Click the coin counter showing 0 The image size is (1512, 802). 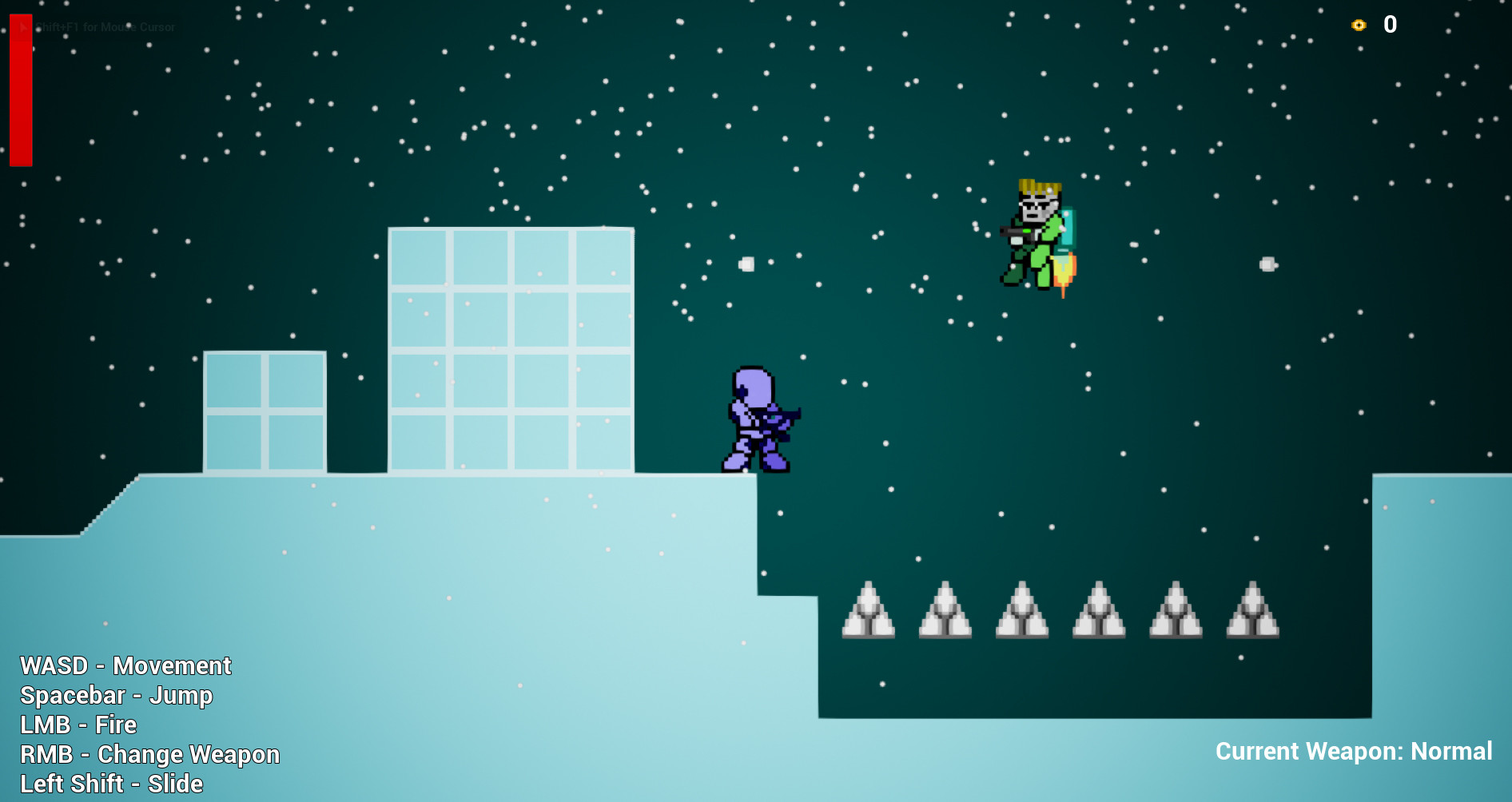pos(1391,25)
